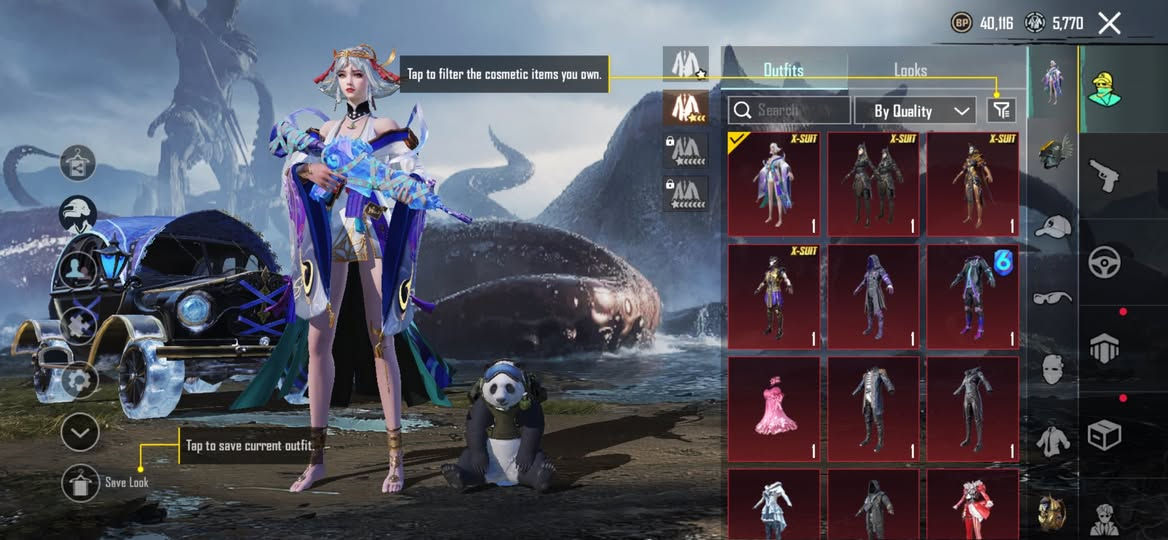
Task: Show the cap headwear subcategory
Action: coord(1052,226)
